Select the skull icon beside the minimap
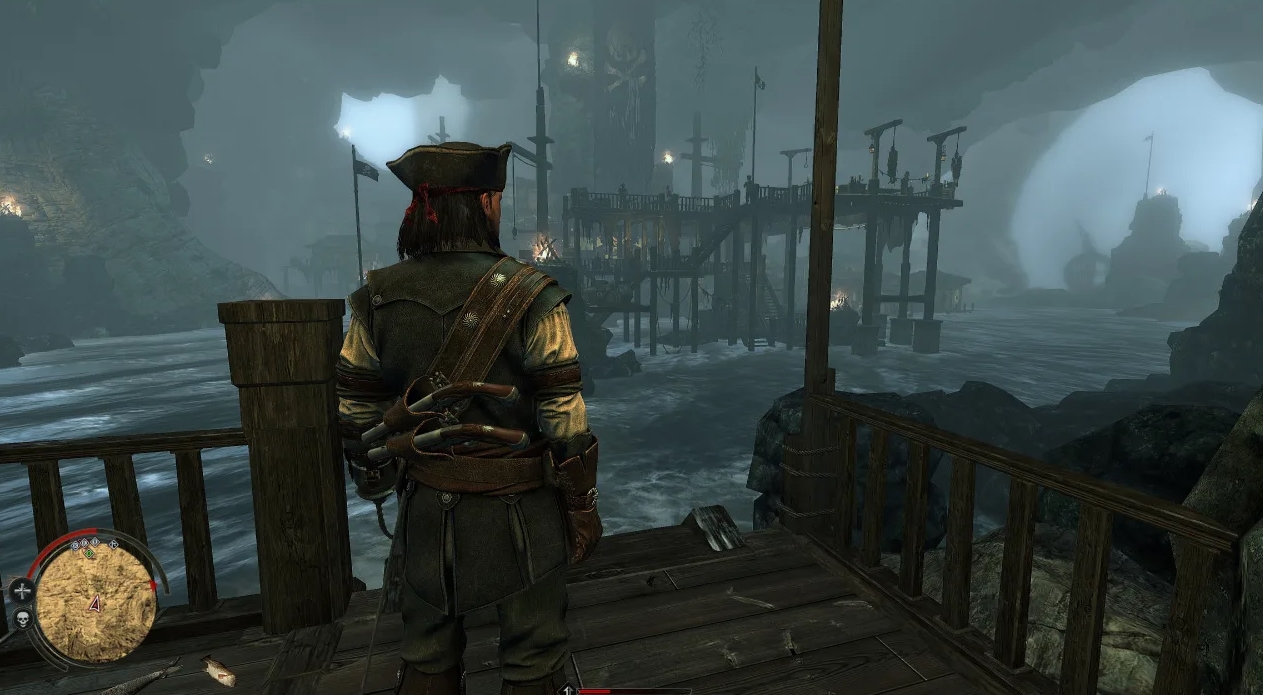Image resolution: width=1263 pixels, height=695 pixels. (x=21, y=617)
